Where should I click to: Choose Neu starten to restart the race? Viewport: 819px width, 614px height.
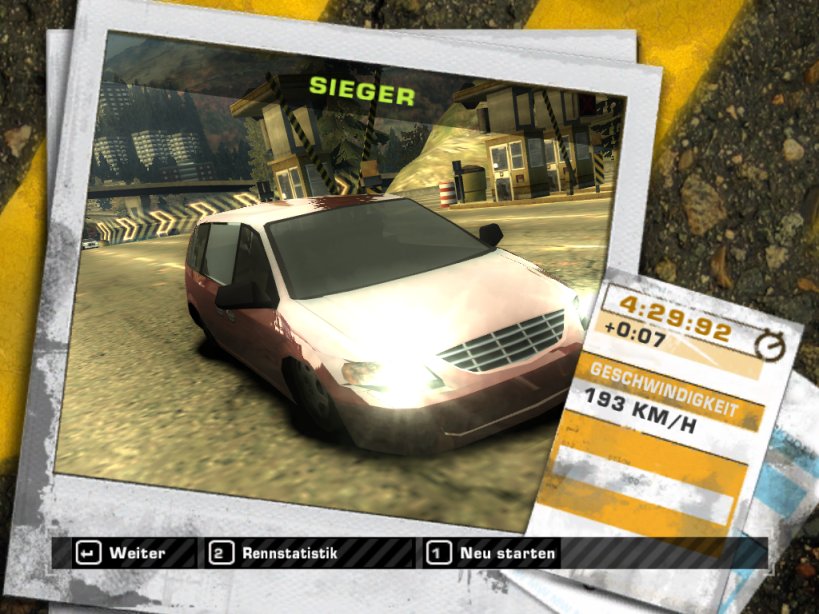[492, 553]
